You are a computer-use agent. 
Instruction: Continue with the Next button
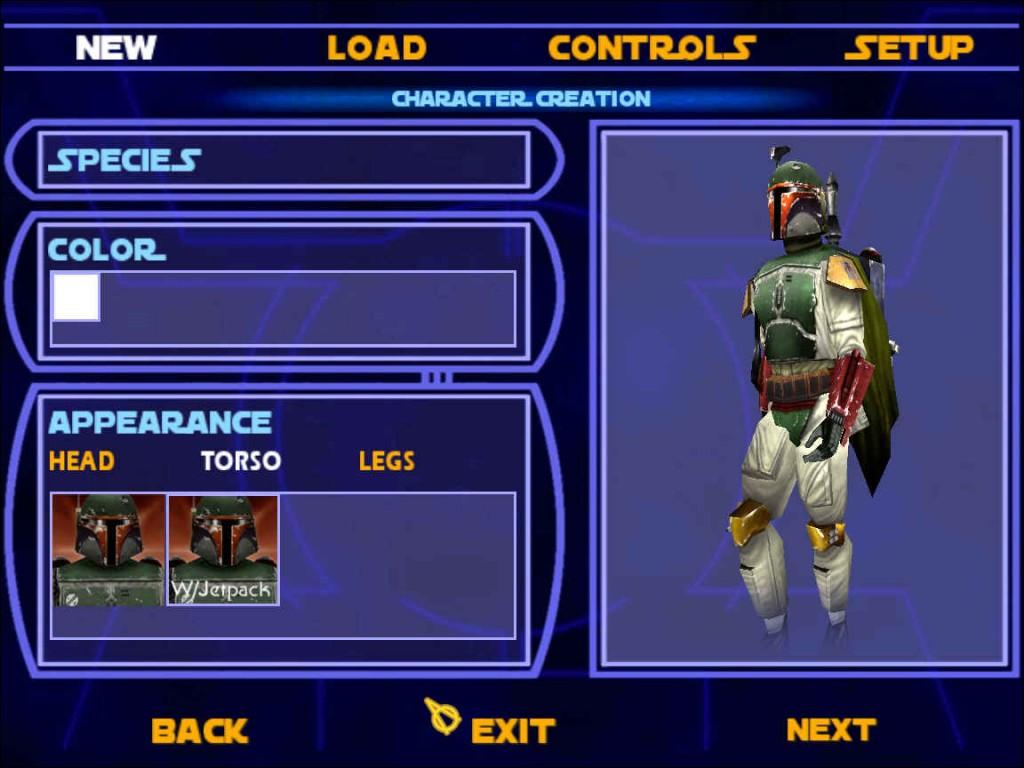click(x=830, y=730)
